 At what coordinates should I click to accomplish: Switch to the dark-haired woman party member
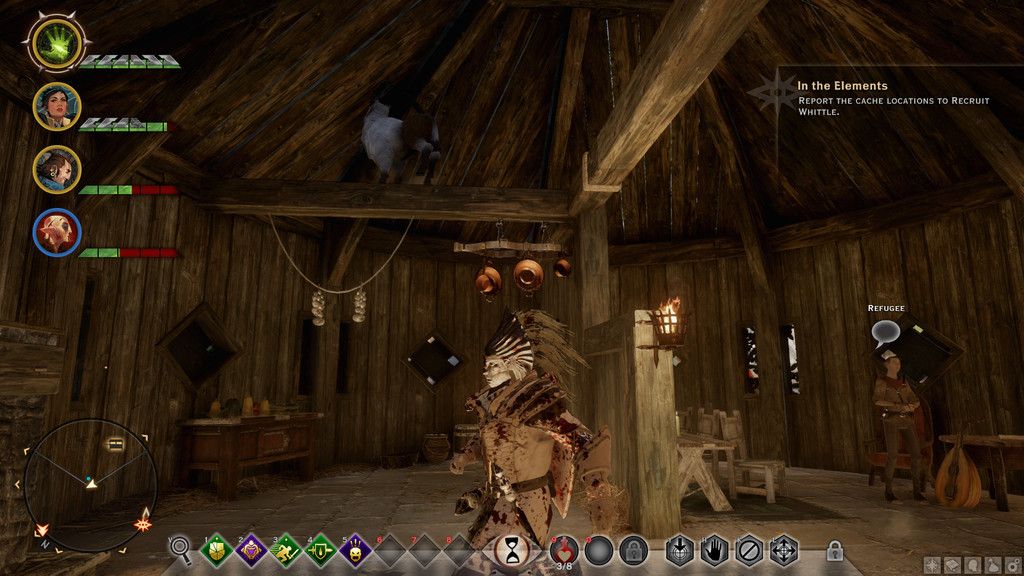pyautogui.click(x=56, y=106)
